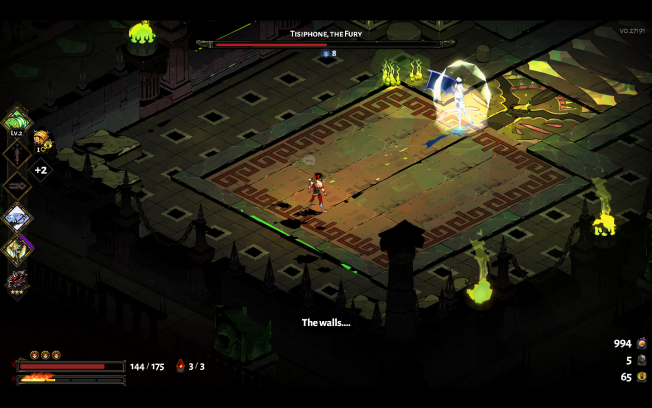Click the Chthonic Key resource icon
The image size is (652, 408).
pos(641,360)
